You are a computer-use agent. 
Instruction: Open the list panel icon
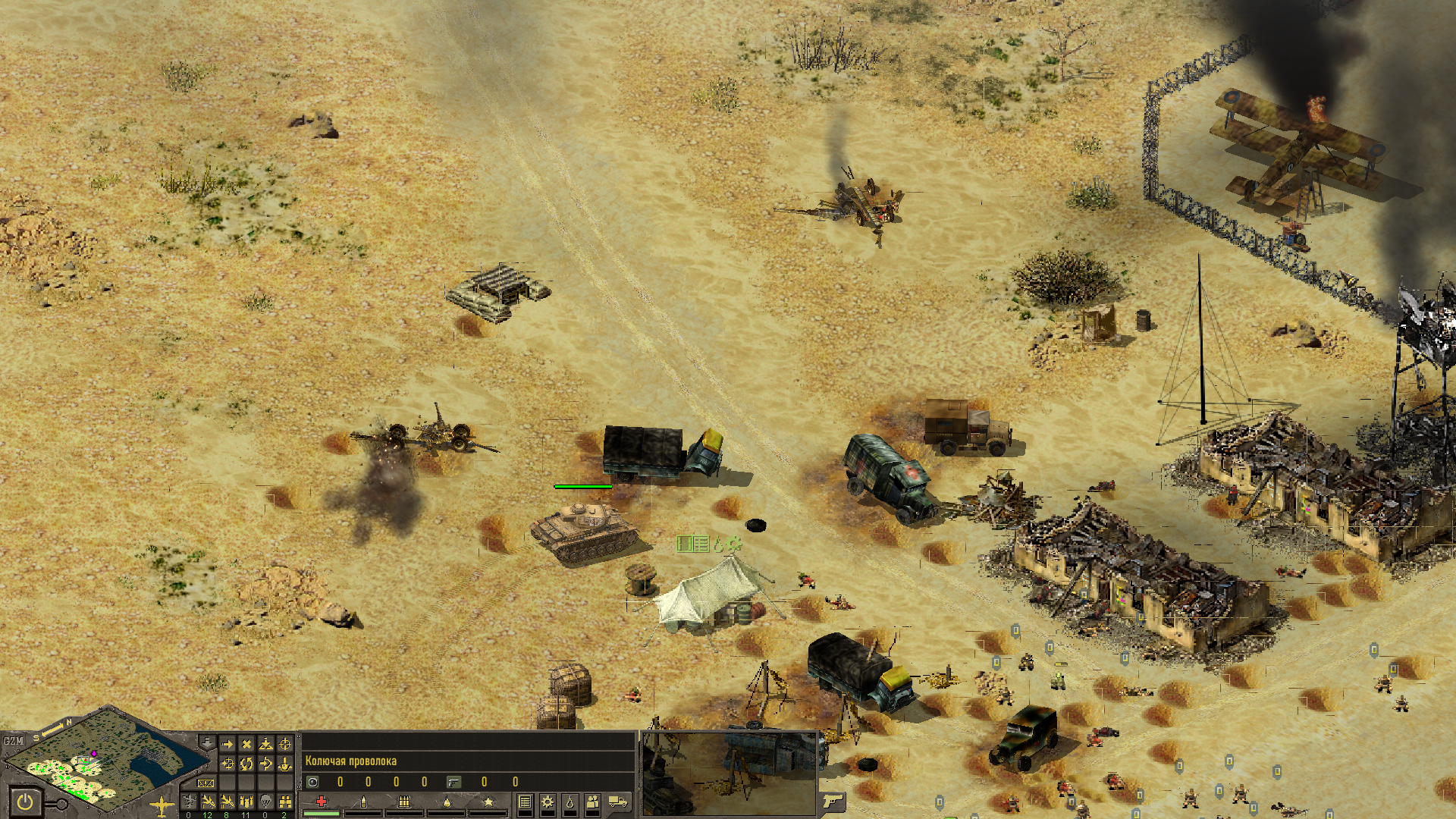[x=525, y=802]
